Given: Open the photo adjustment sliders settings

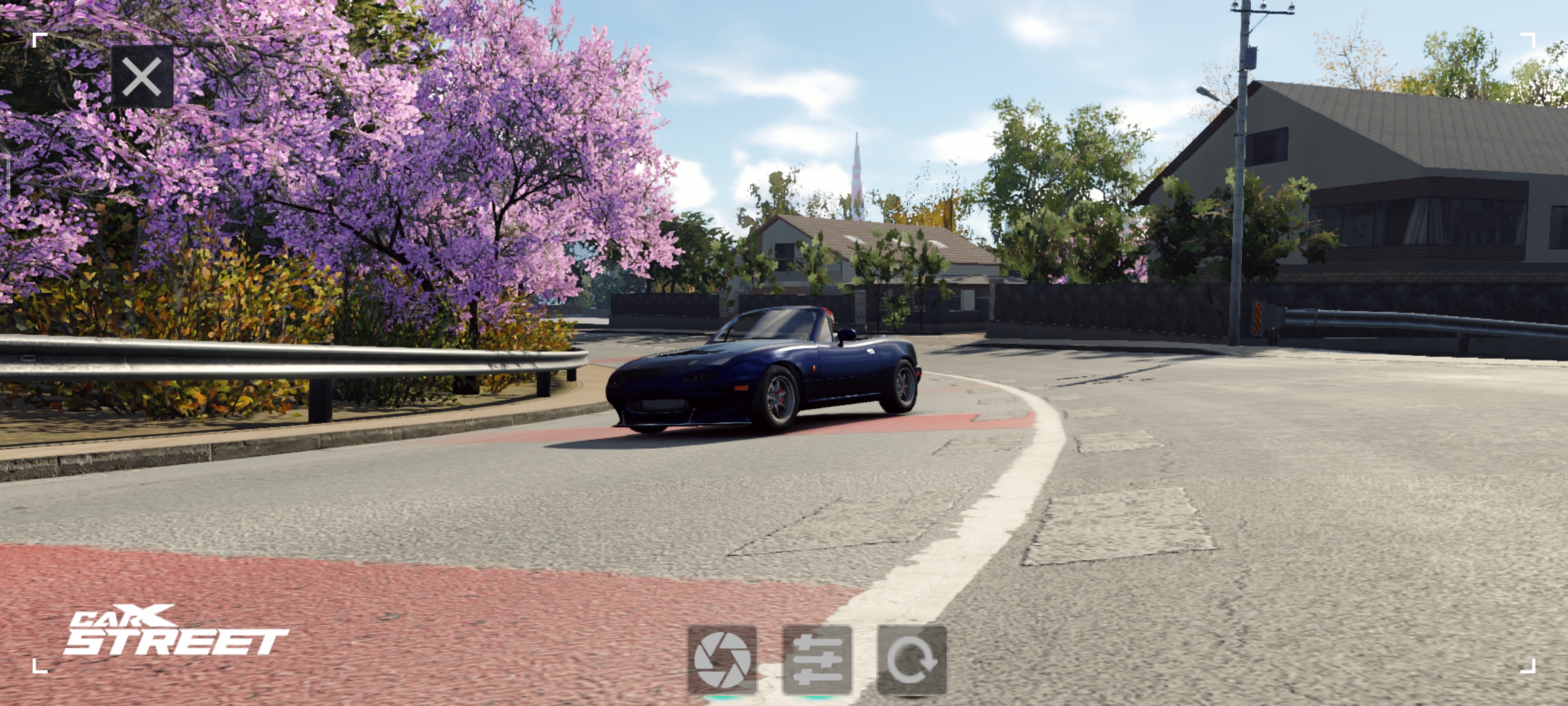Looking at the screenshot, I should pos(817,659).
